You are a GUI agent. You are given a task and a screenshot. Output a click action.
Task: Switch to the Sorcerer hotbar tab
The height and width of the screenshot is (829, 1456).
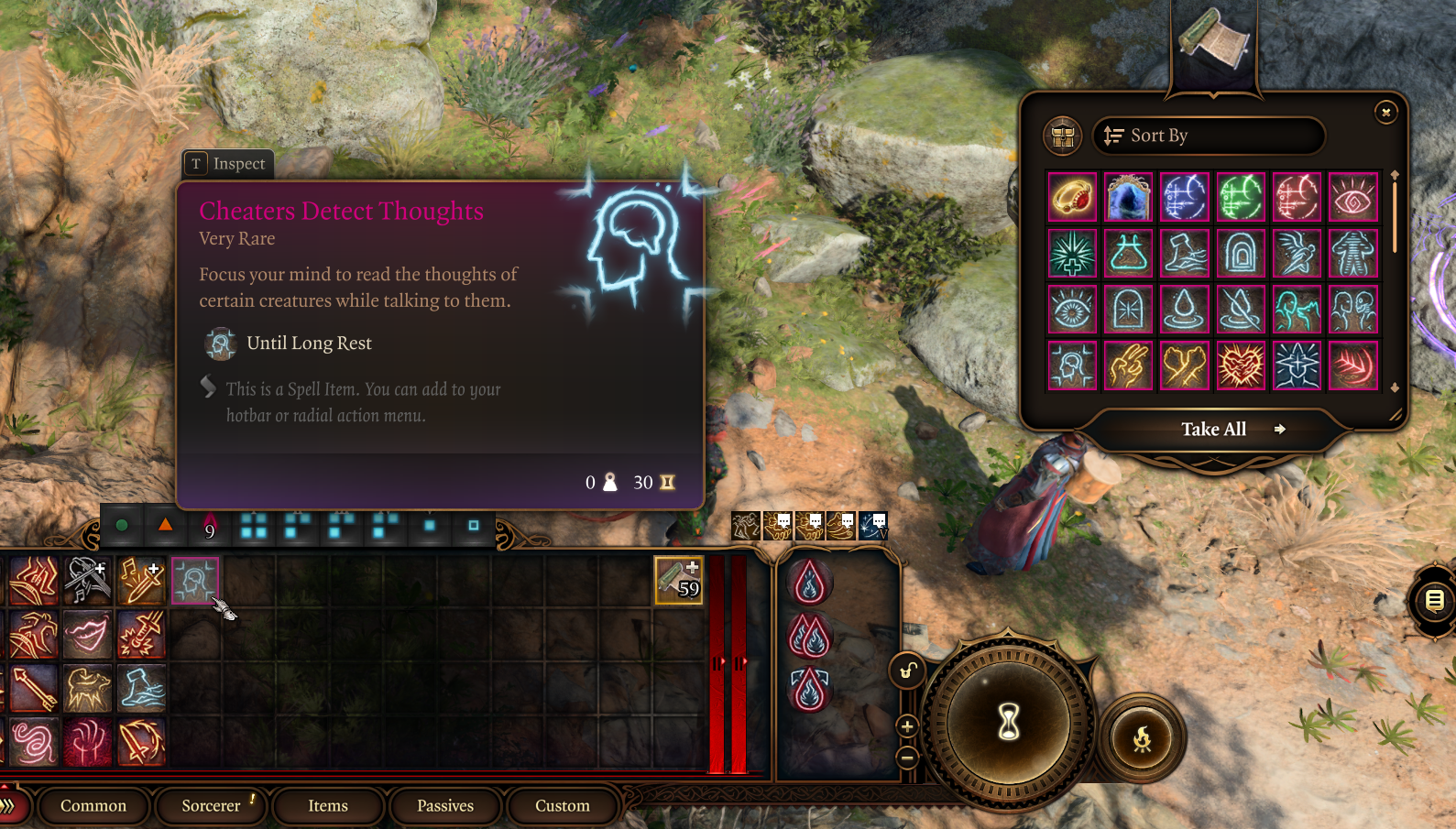click(x=211, y=805)
